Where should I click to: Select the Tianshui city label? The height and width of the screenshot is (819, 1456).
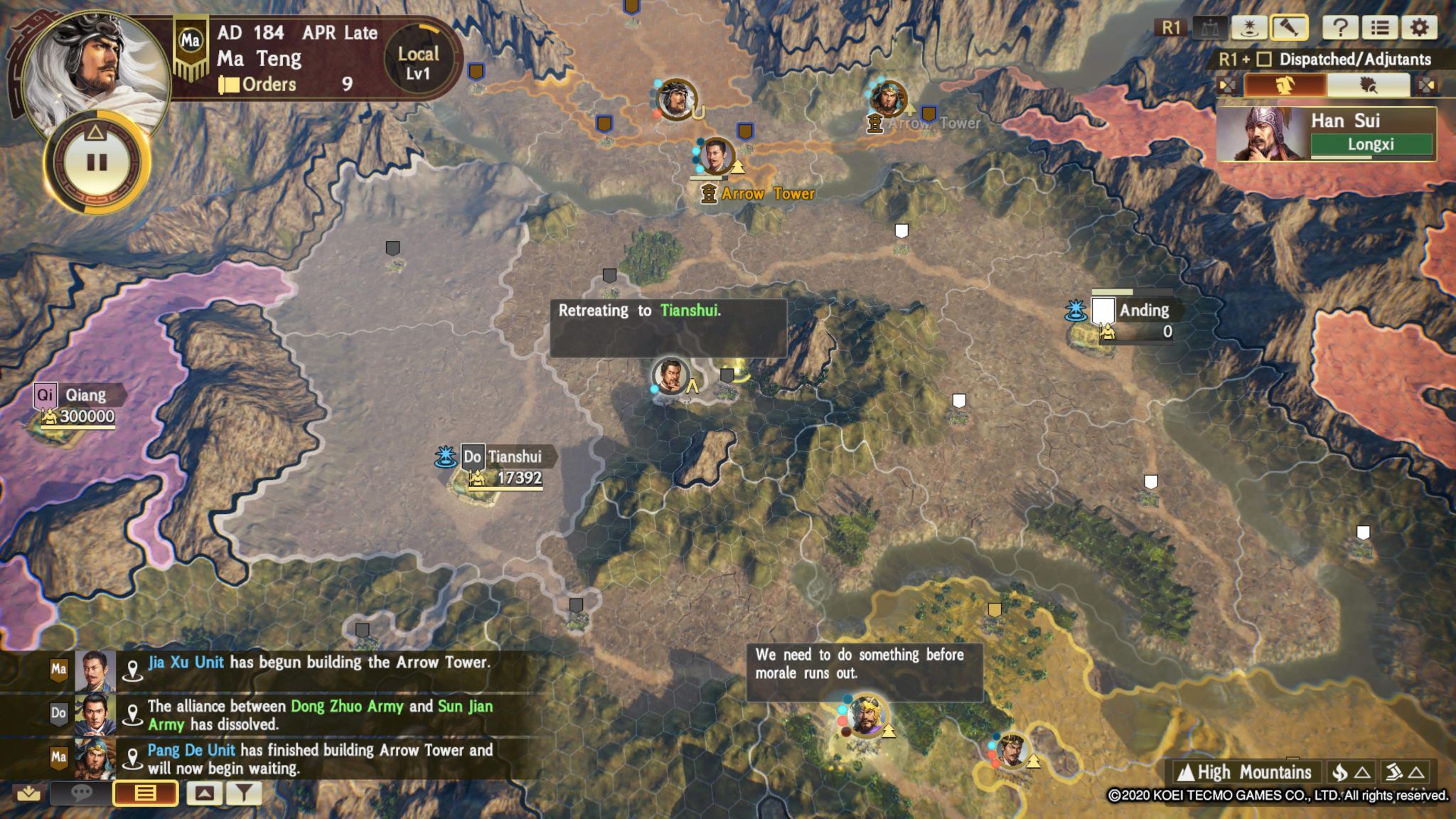513,456
